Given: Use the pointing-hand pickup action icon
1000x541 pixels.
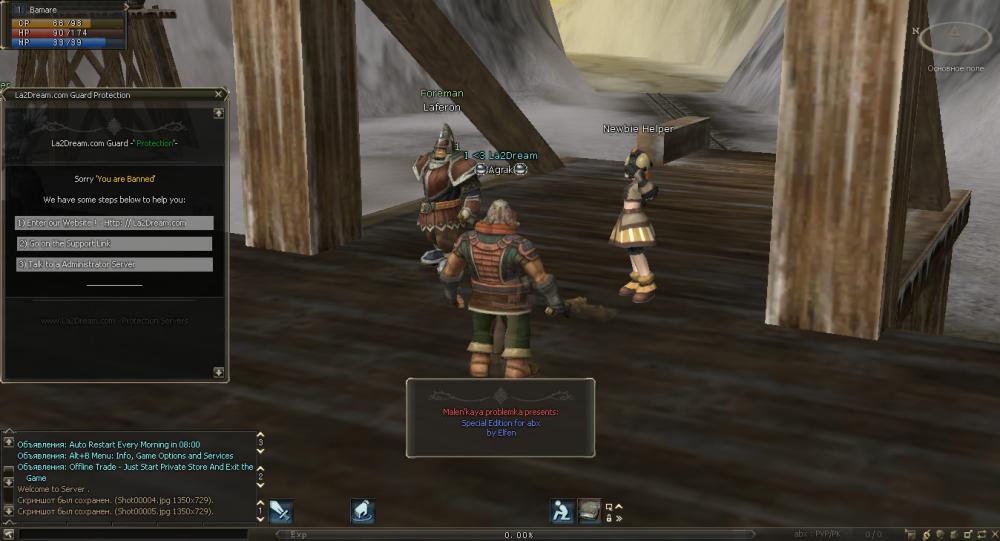Looking at the screenshot, I should pos(362,511).
